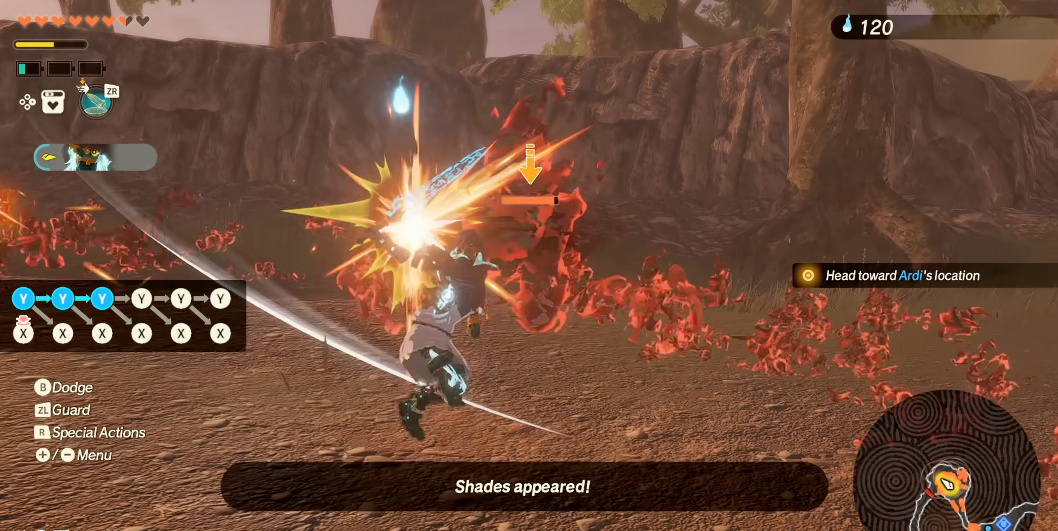Activate the round teal weapon skill icon
Viewport: 1058px width, 531px height.
tap(95, 101)
